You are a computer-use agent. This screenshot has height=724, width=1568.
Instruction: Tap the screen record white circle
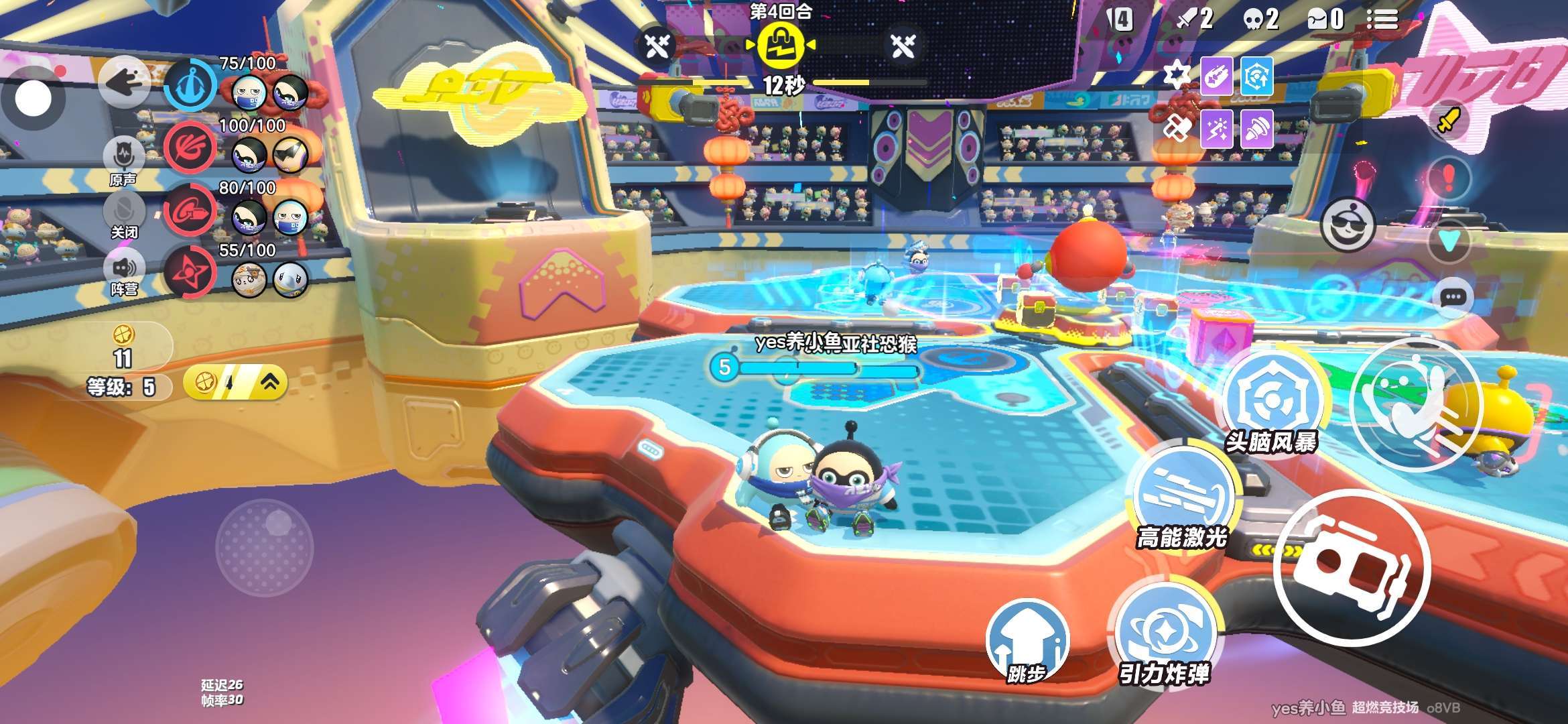point(33,99)
